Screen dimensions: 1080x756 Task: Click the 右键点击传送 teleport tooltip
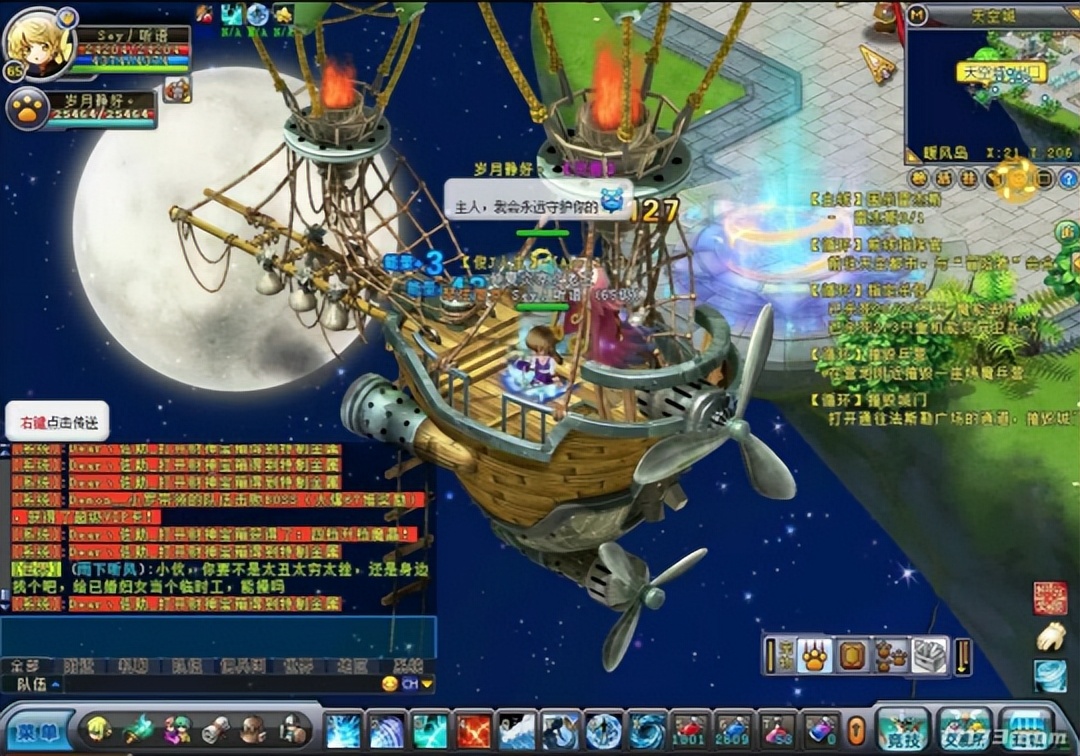pyautogui.click(x=57, y=422)
